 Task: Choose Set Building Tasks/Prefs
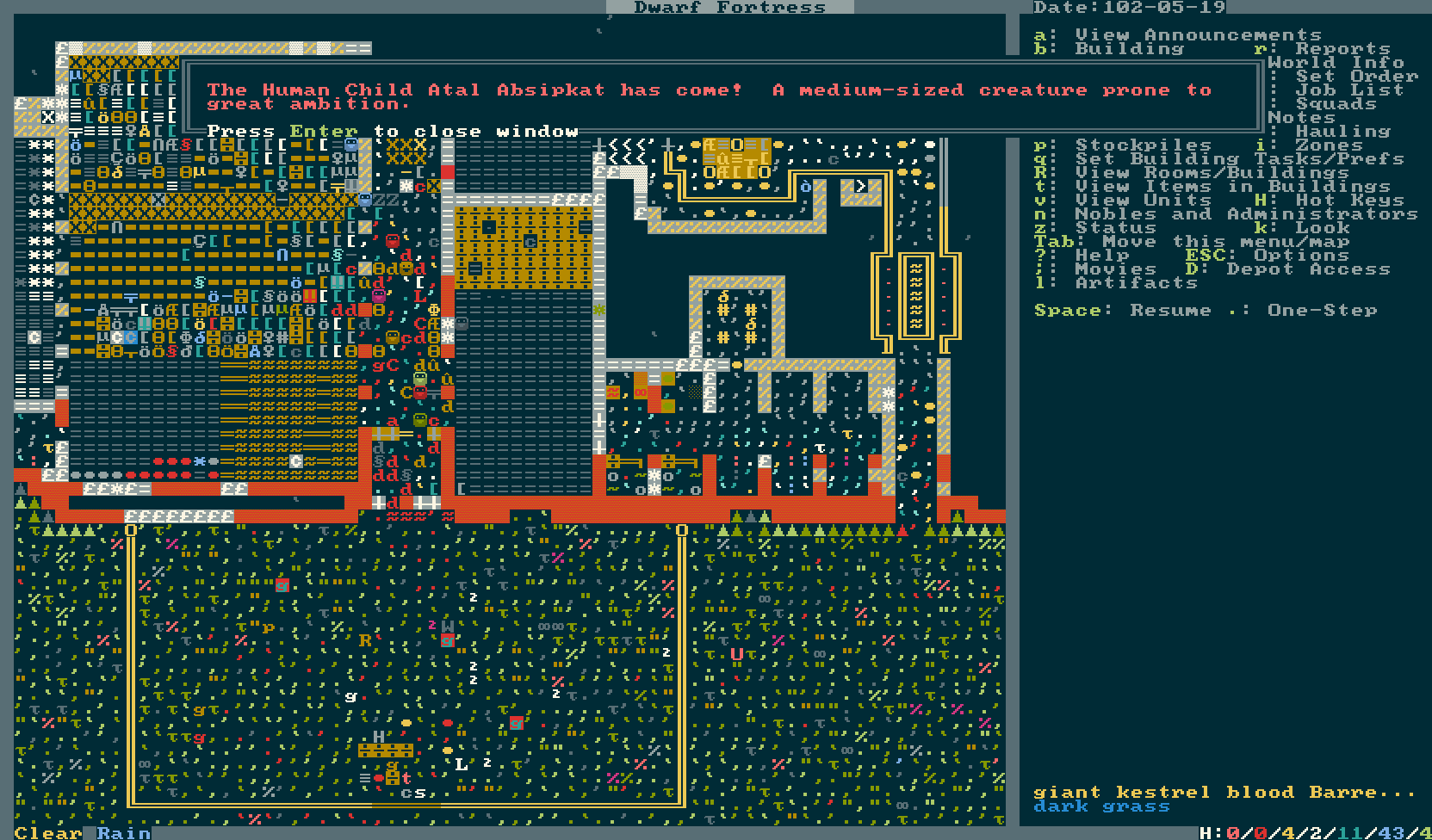(1240, 159)
